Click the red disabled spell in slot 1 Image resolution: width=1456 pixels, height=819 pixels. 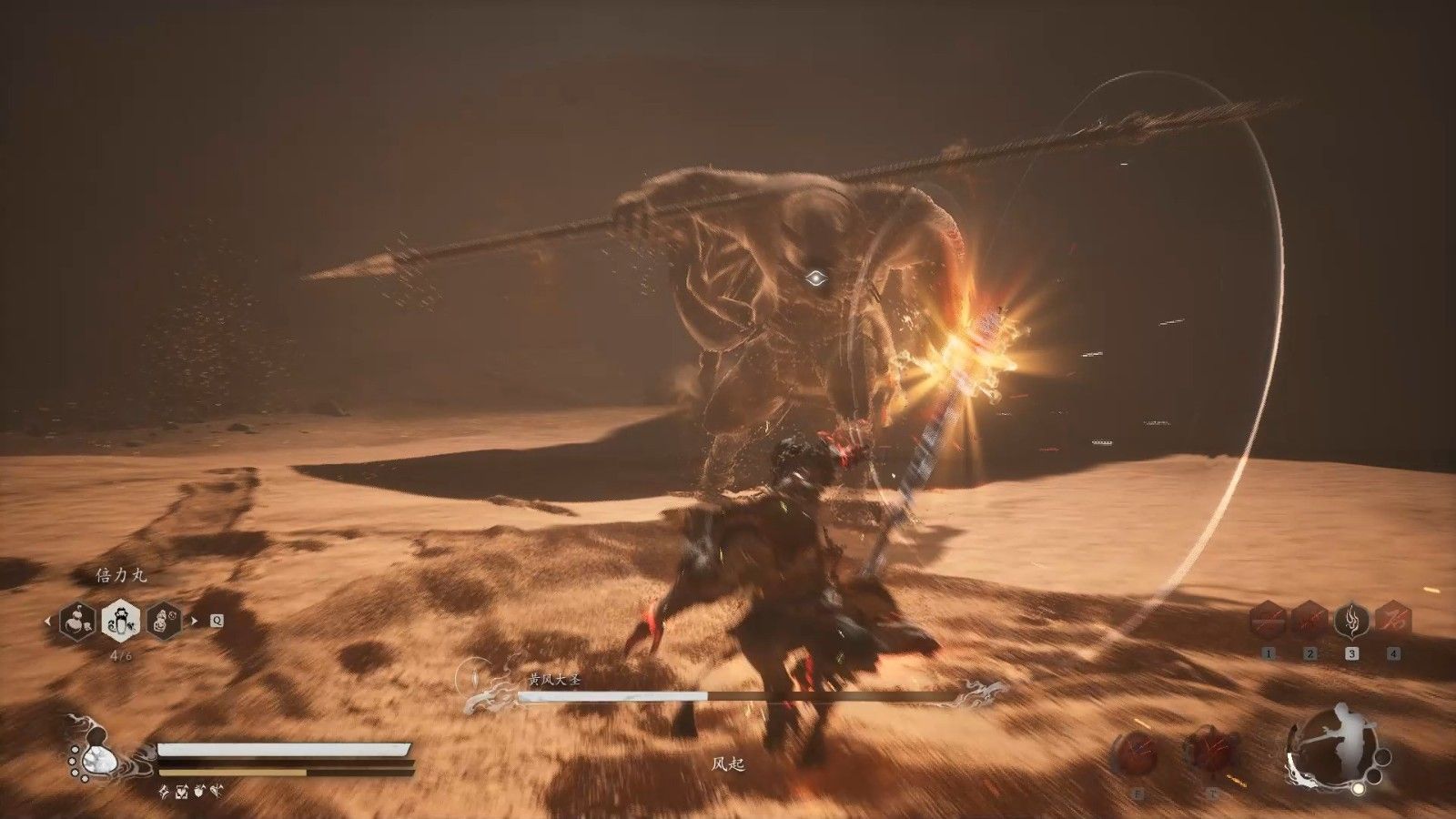coord(1269,621)
